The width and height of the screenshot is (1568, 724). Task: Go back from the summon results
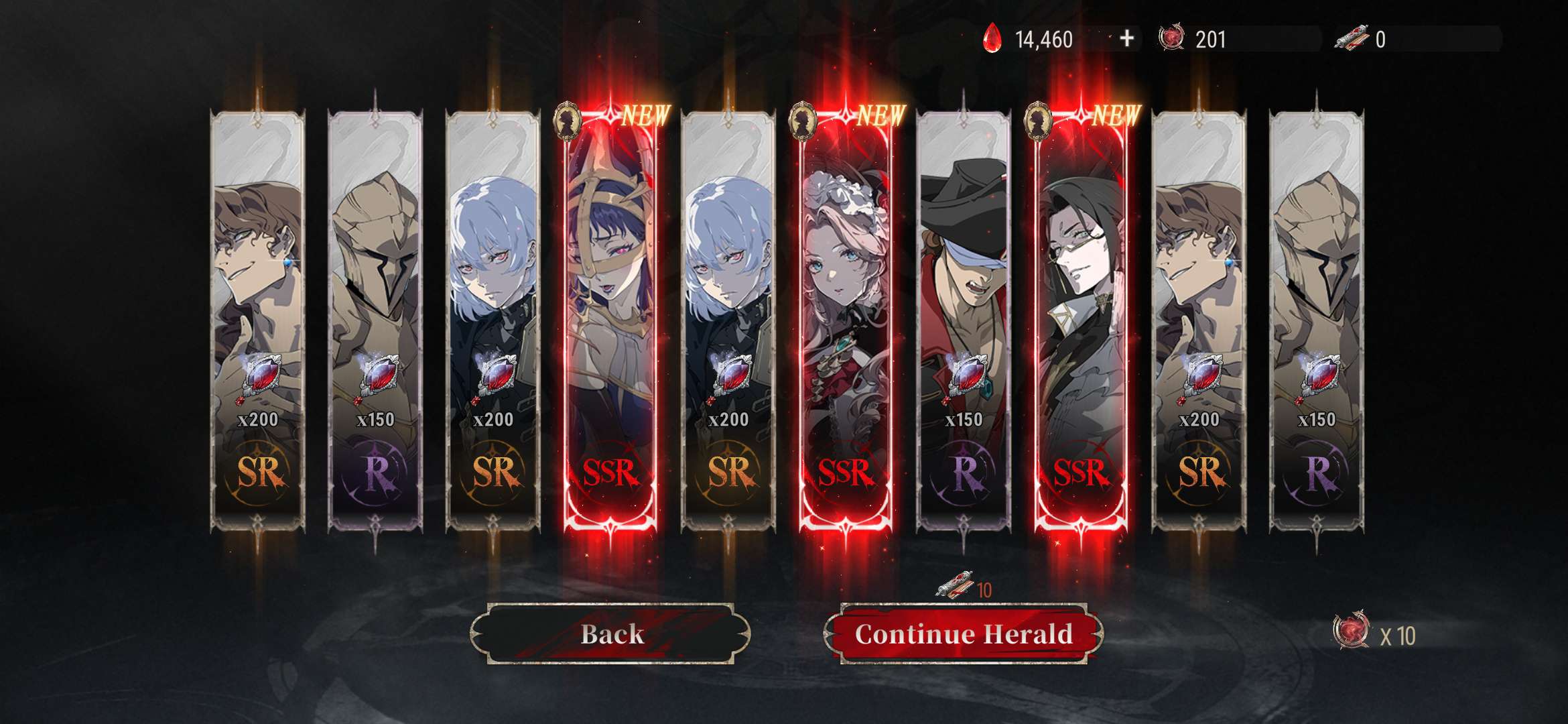pos(610,634)
